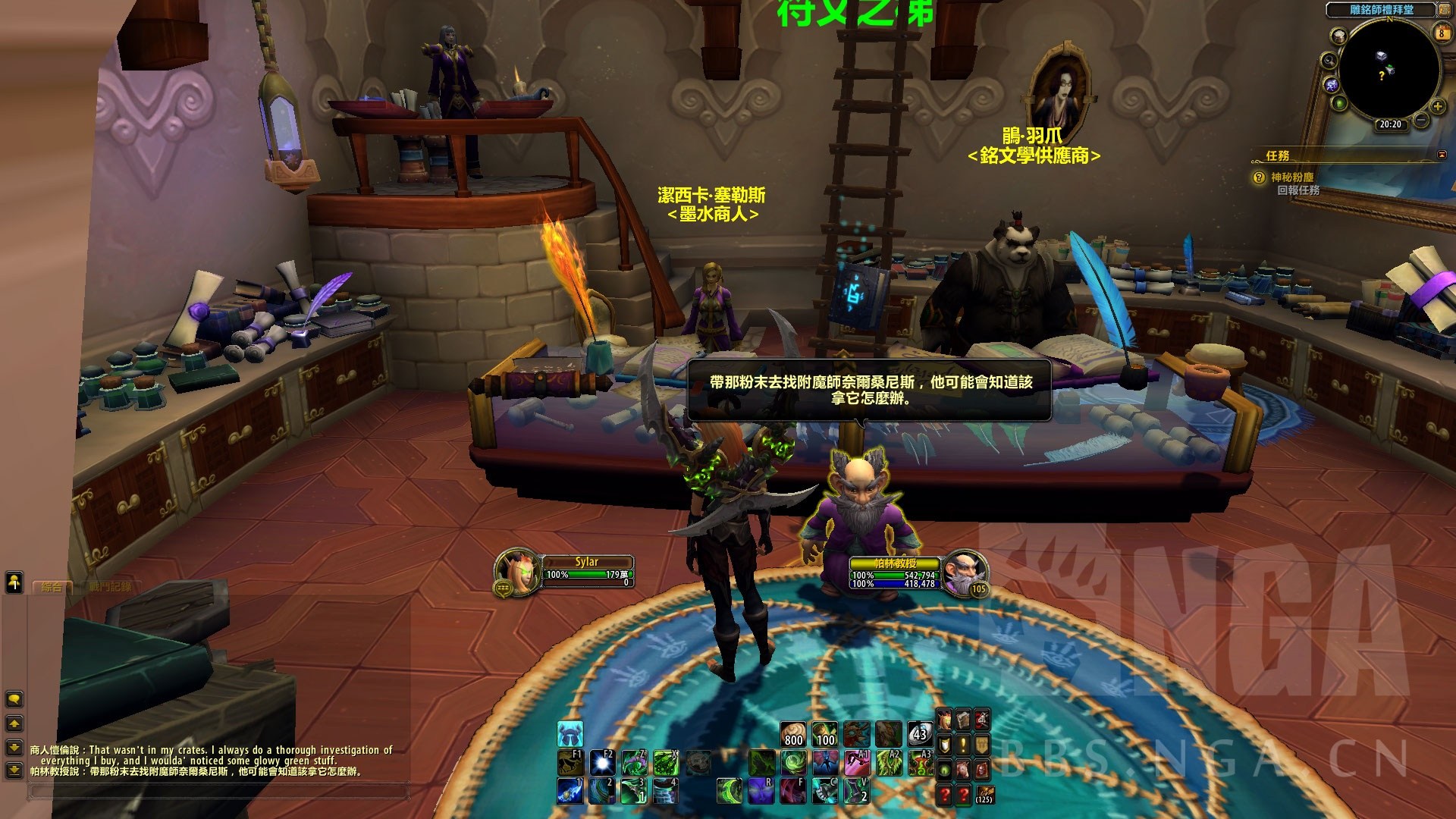Jump chat to the bottom
1456x819 pixels.
coord(14,770)
